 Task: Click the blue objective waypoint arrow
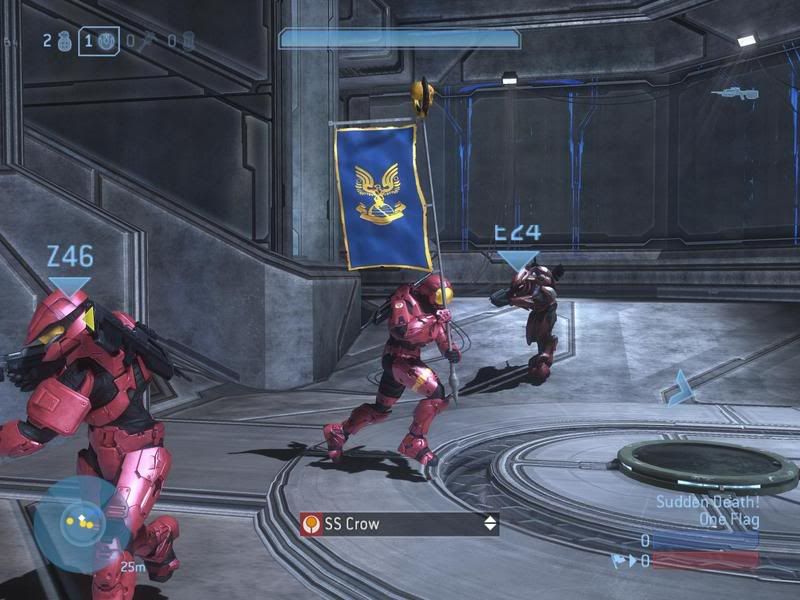(x=681, y=387)
